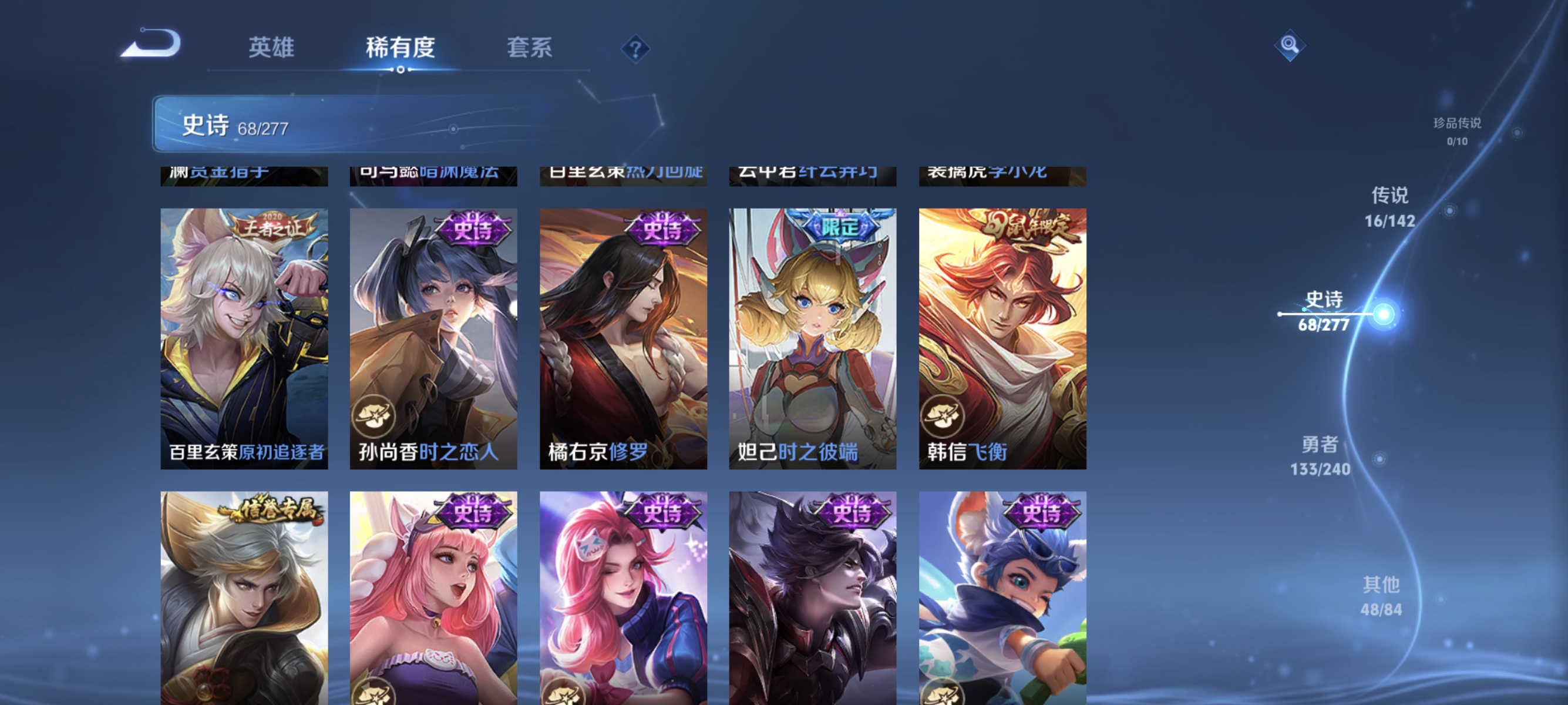Viewport: 1568px width, 705px height.
Task: Switch to the 套系 tab
Action: 530,48
